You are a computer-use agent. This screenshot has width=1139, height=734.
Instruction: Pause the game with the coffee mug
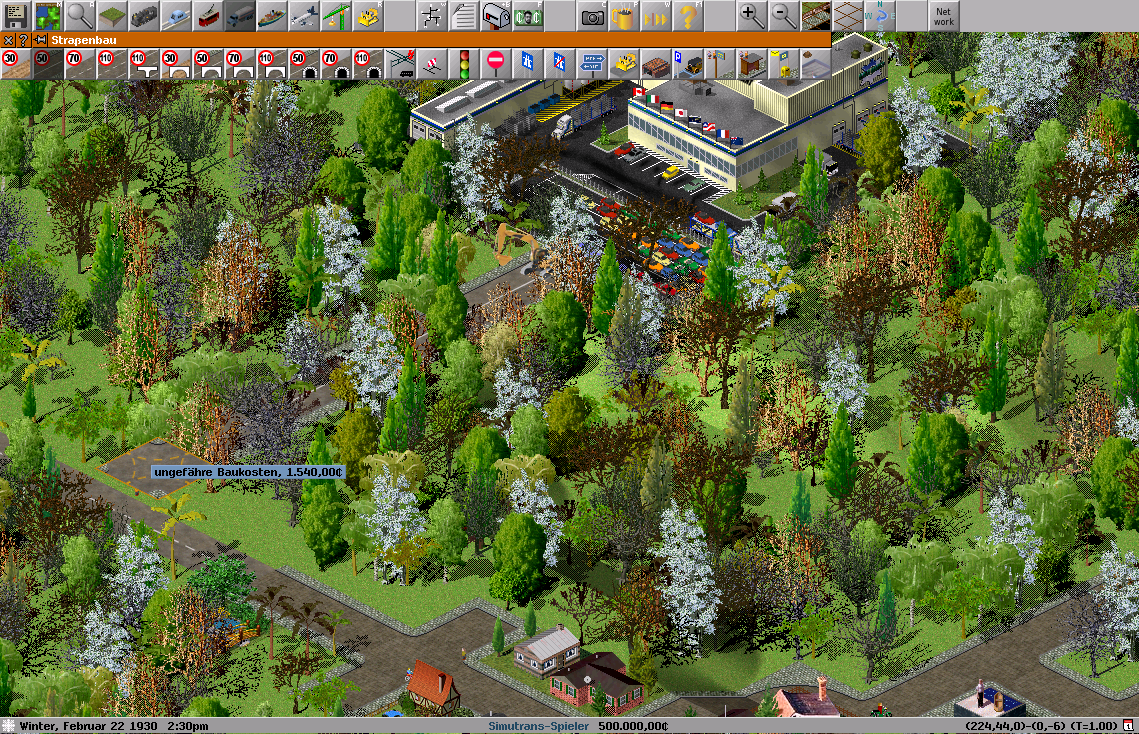coord(624,16)
